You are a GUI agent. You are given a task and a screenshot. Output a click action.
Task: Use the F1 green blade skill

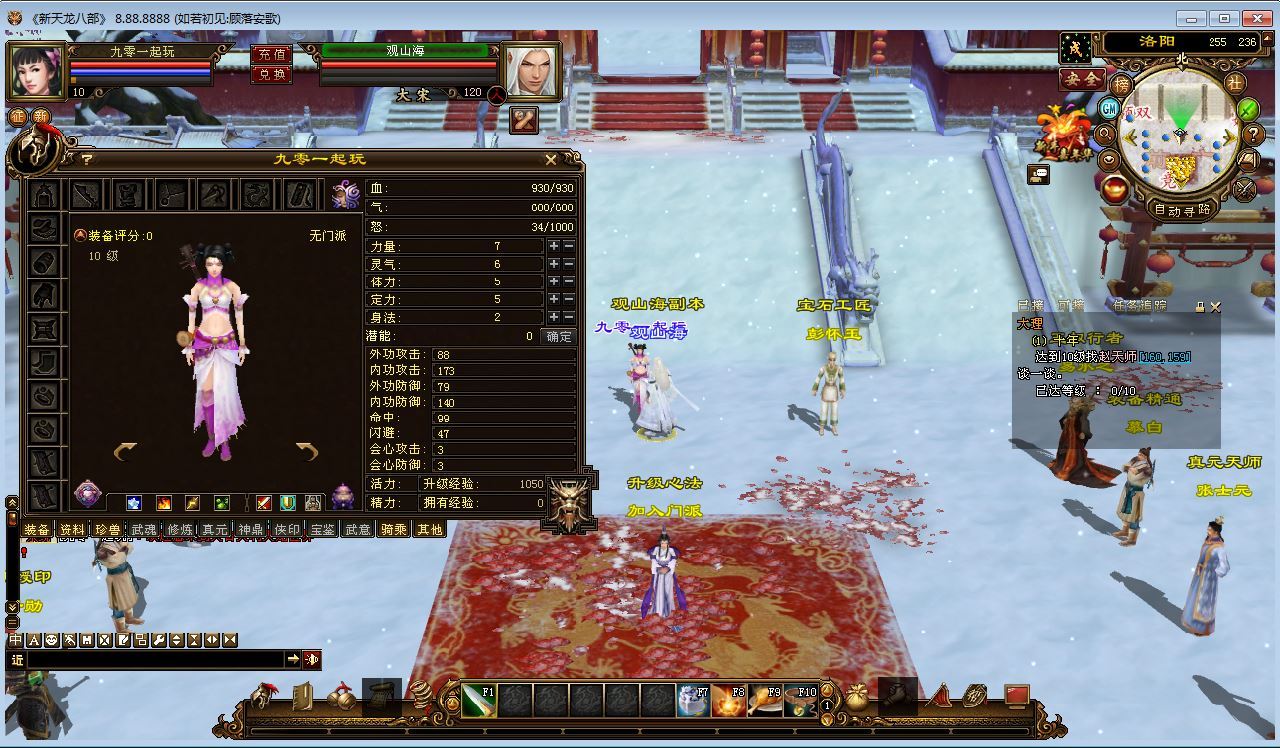point(479,700)
